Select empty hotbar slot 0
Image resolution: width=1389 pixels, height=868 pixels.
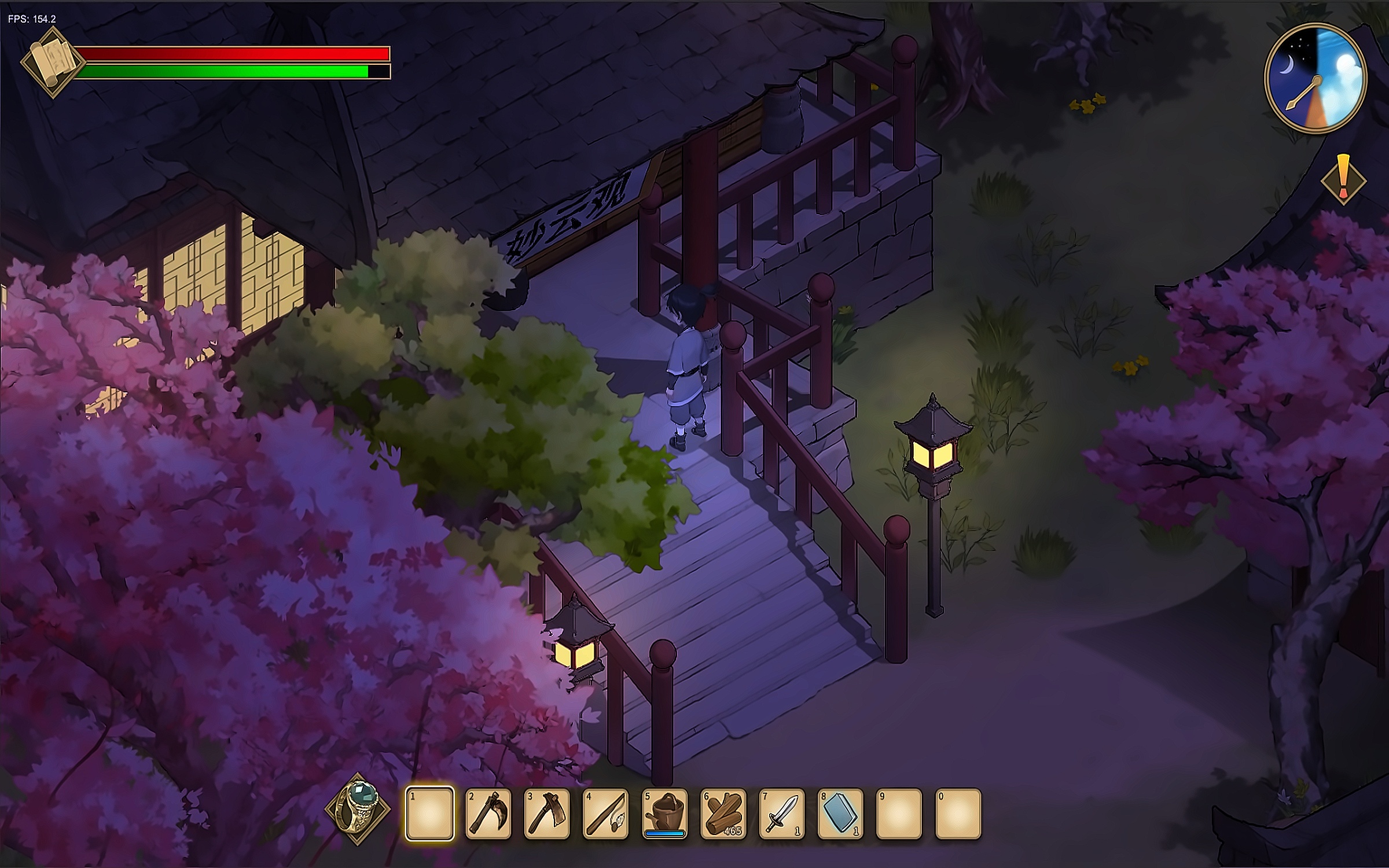[958, 813]
